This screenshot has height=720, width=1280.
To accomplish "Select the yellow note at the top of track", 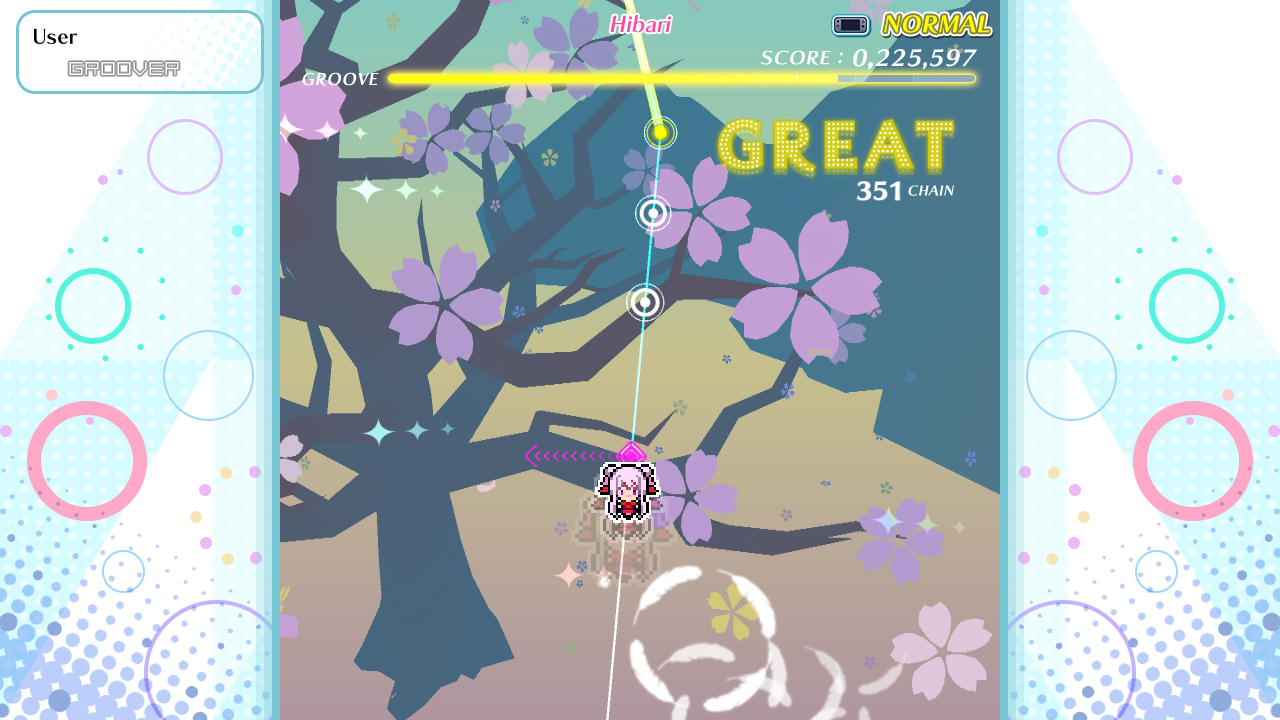I will tap(659, 133).
